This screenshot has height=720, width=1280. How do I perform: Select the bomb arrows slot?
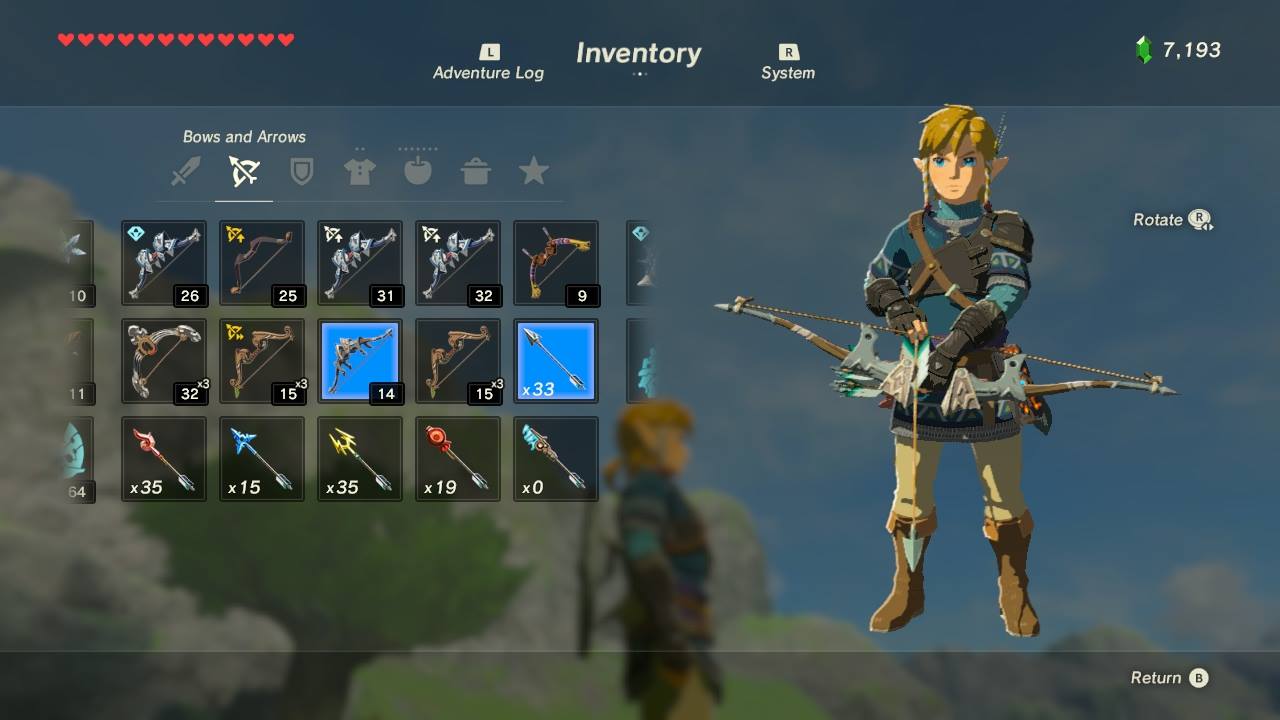click(458, 459)
